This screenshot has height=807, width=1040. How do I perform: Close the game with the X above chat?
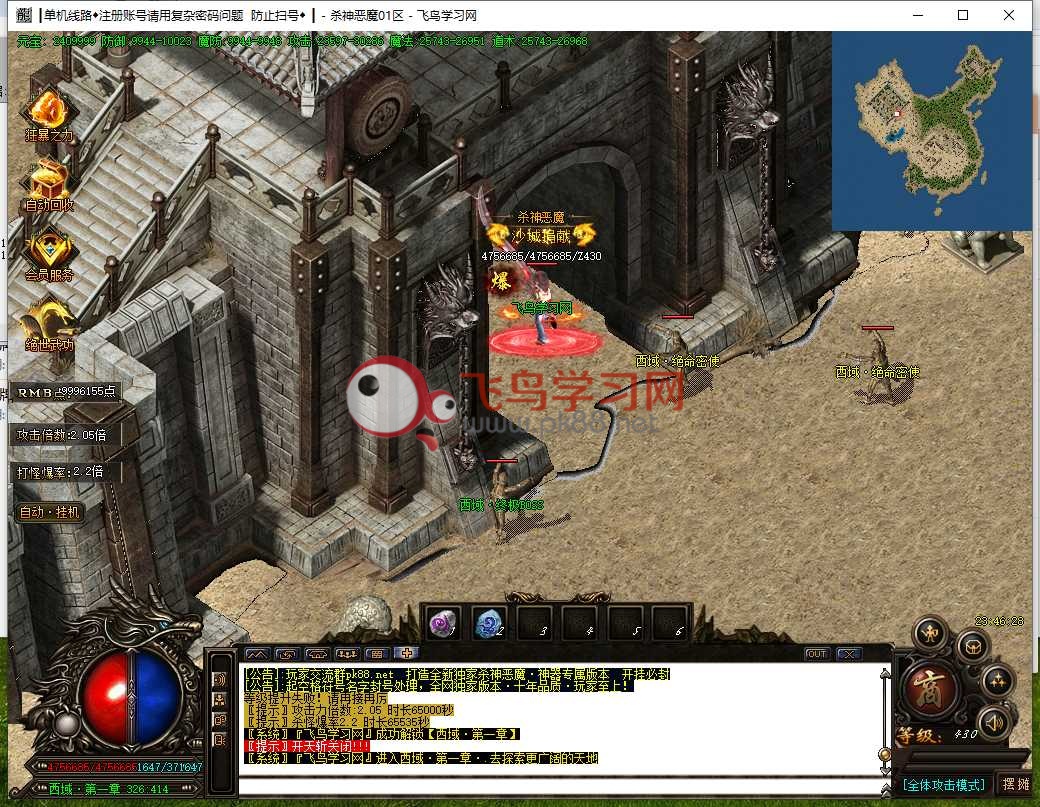pyautogui.click(x=849, y=654)
